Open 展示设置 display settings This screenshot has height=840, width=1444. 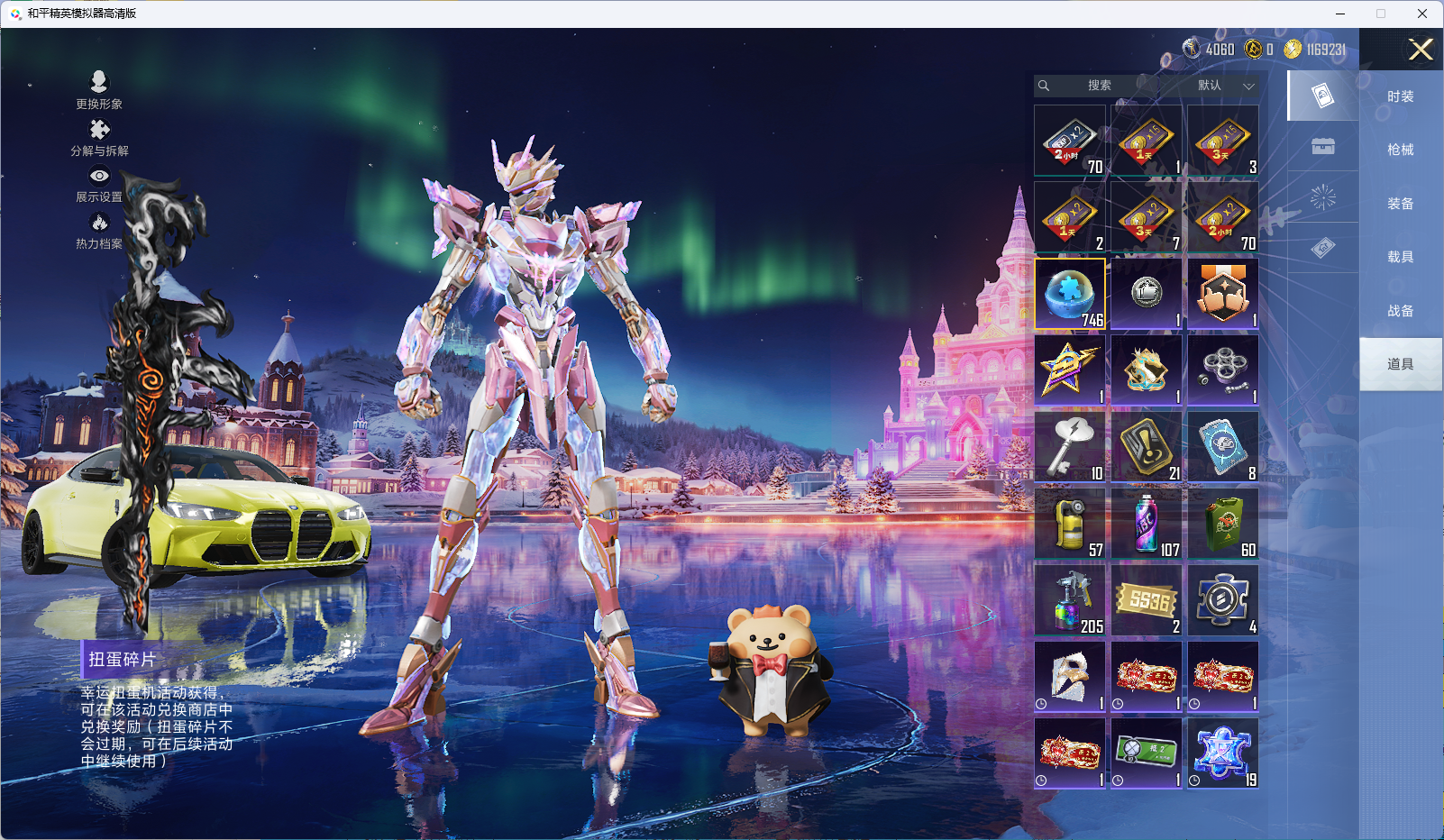tap(99, 185)
